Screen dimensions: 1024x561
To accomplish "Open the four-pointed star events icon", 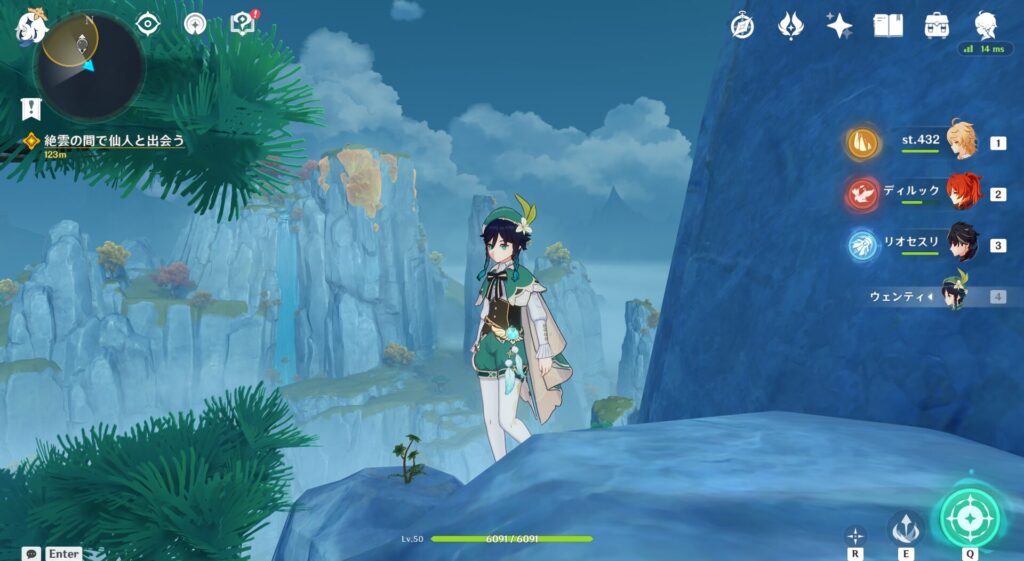I will coord(839,26).
